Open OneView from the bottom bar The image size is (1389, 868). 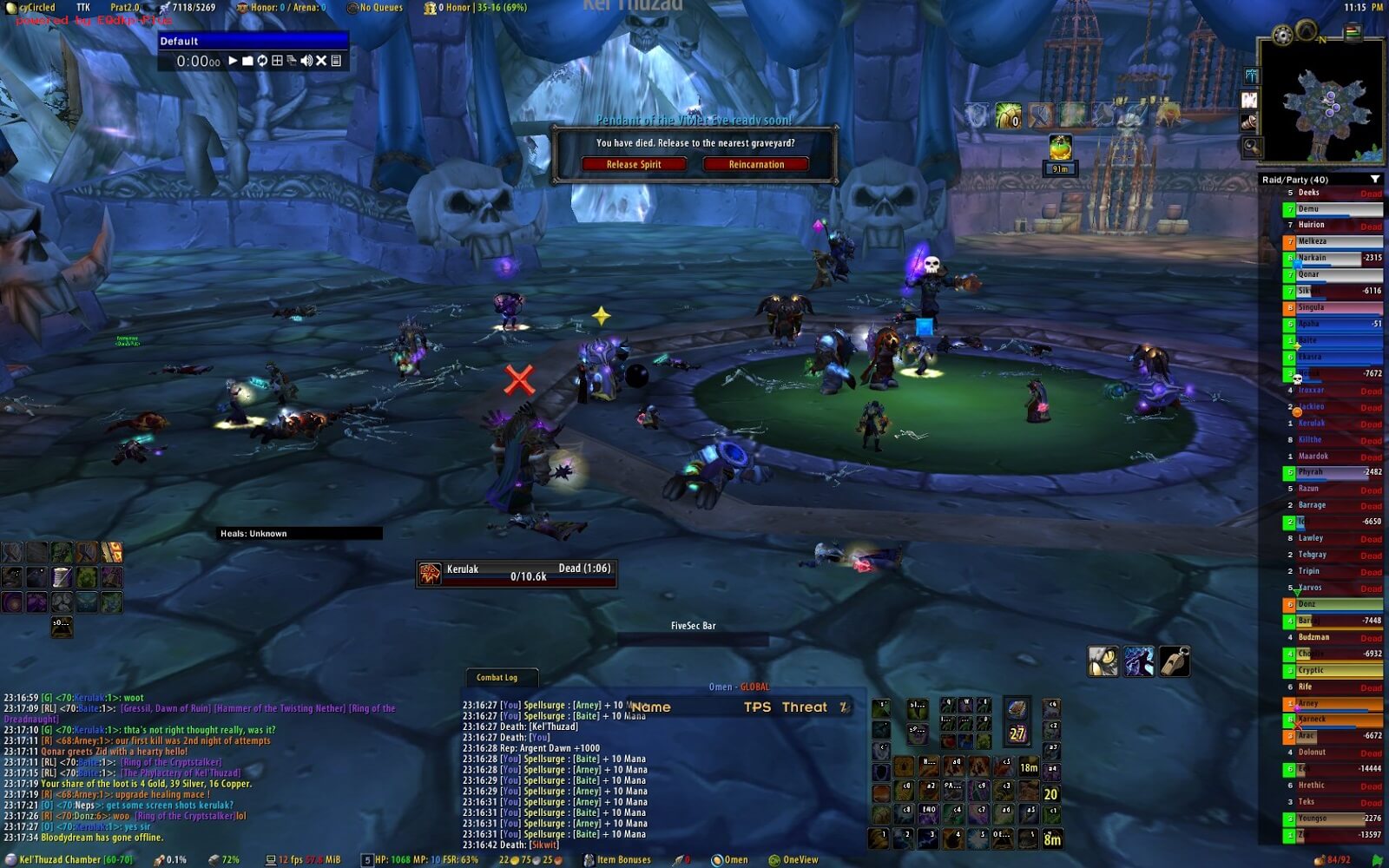[793, 860]
